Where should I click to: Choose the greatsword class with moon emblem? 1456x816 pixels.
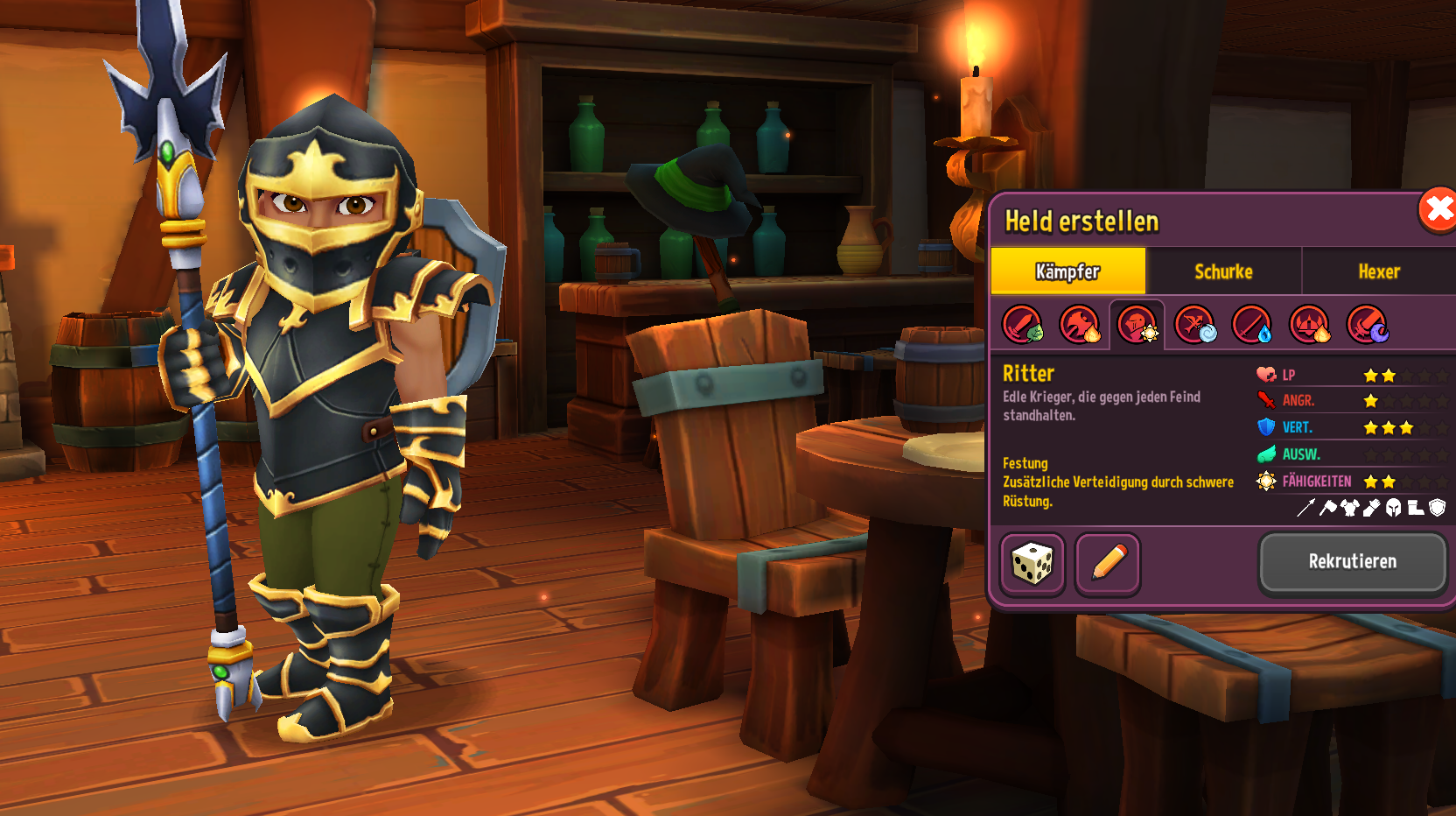(1367, 325)
